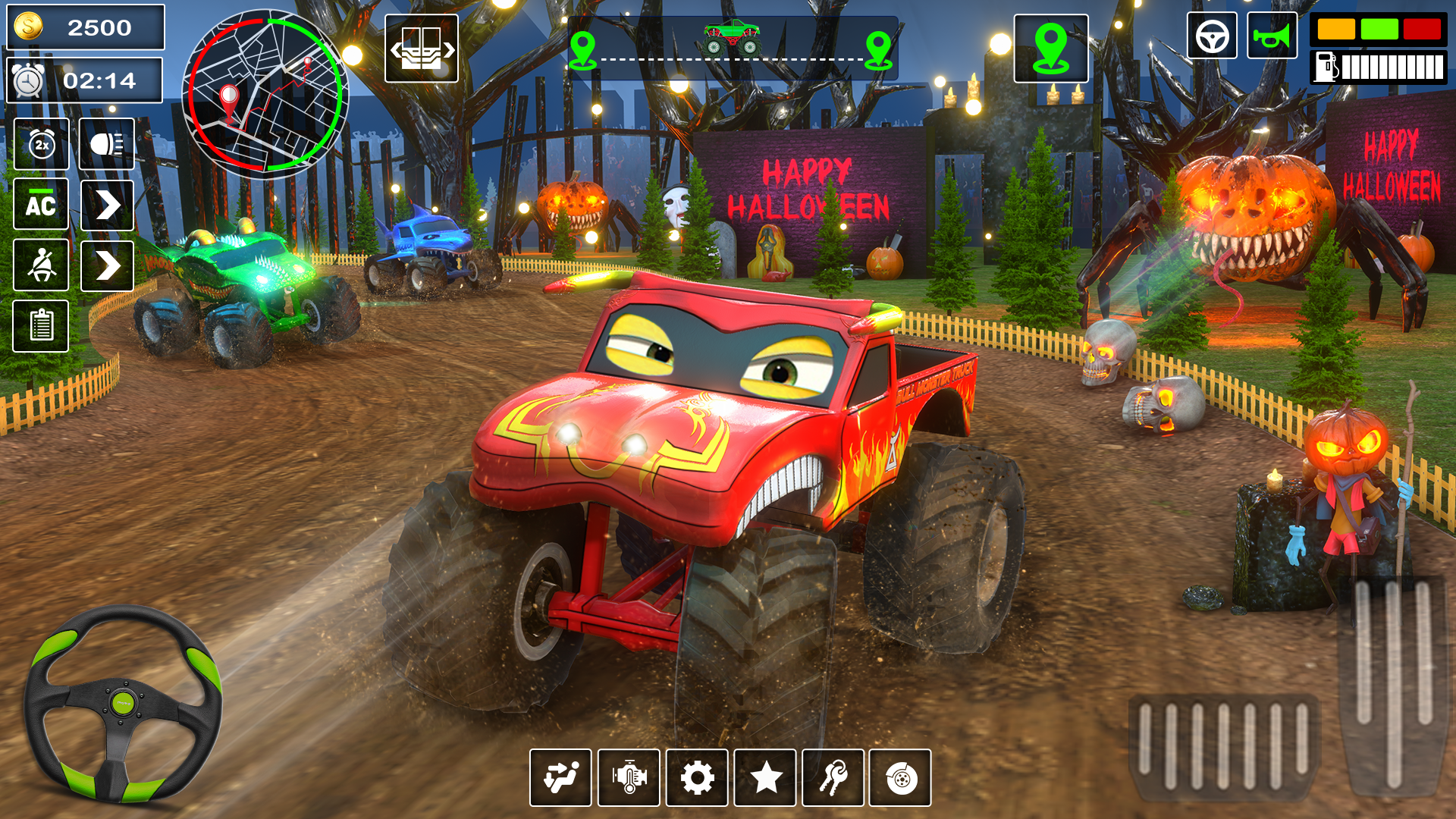Viewport: 1456px width, 819px height.
Task: Switch steering mode with the wheel icon
Action: (x=1212, y=36)
